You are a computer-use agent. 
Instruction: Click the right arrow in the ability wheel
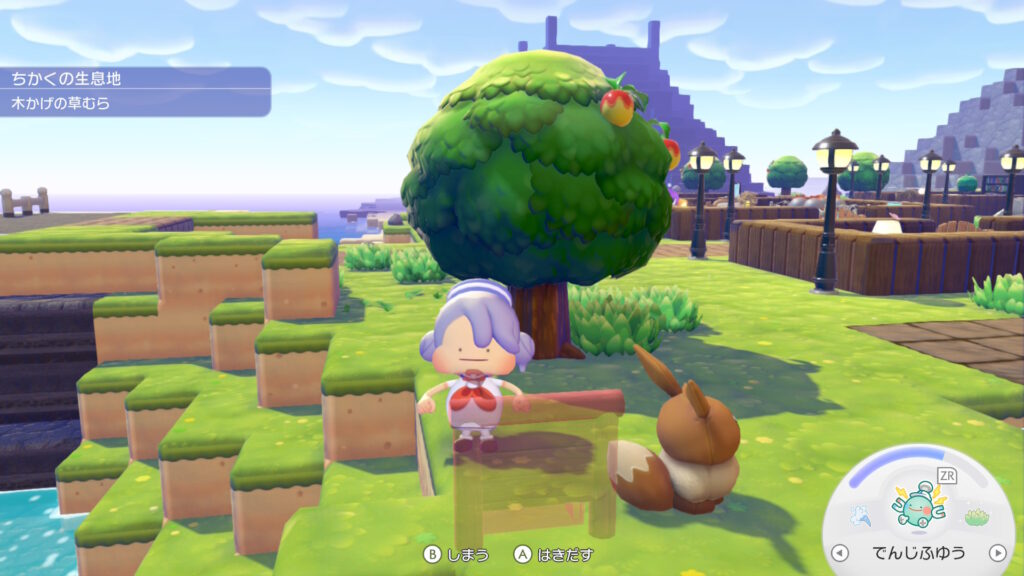pos(997,552)
